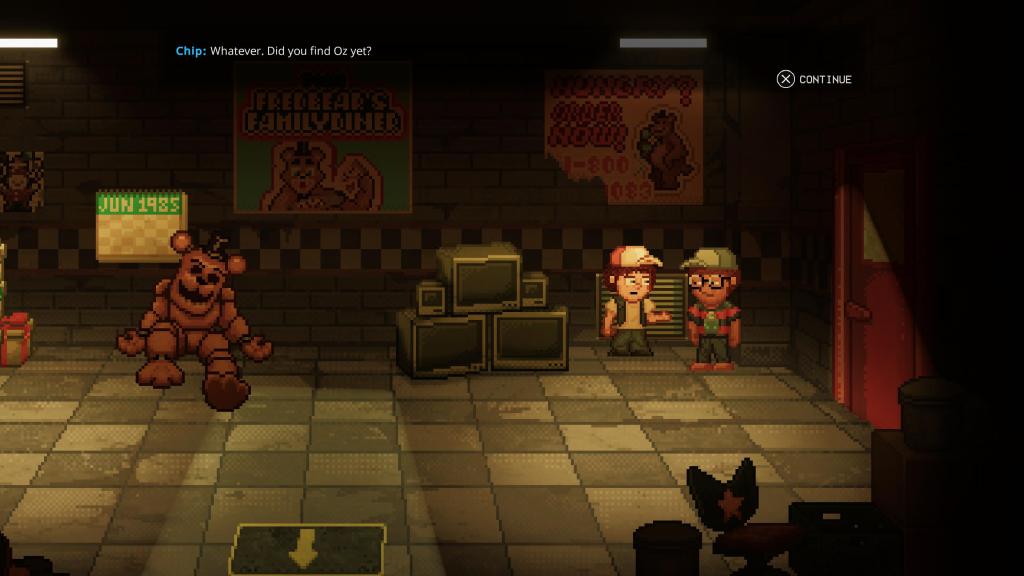This screenshot has height=576, width=1024.
Task: Continue the dialogue with Chip
Action: click(x=814, y=79)
